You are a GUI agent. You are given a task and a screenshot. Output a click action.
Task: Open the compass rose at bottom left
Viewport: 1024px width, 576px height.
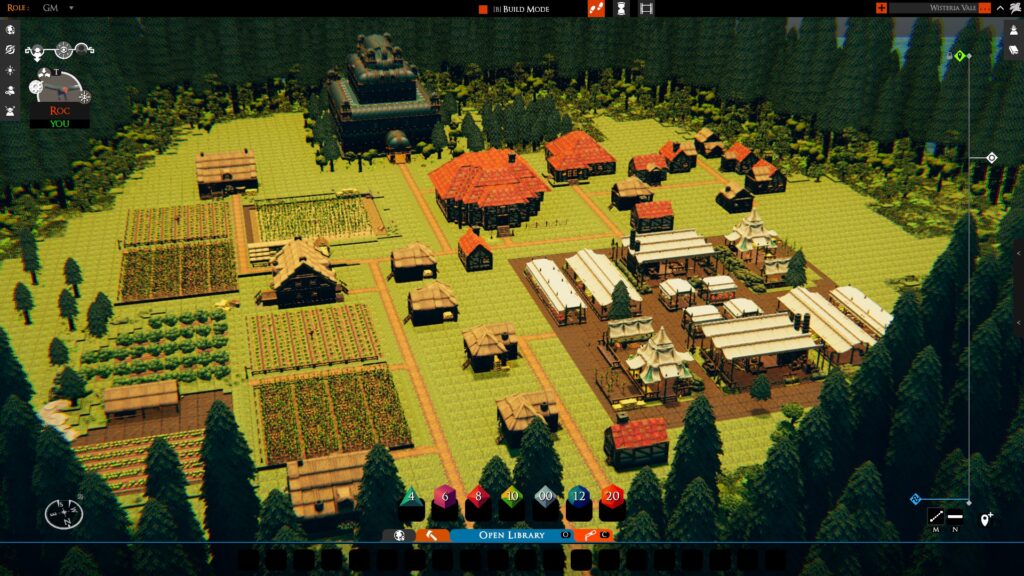[63, 514]
